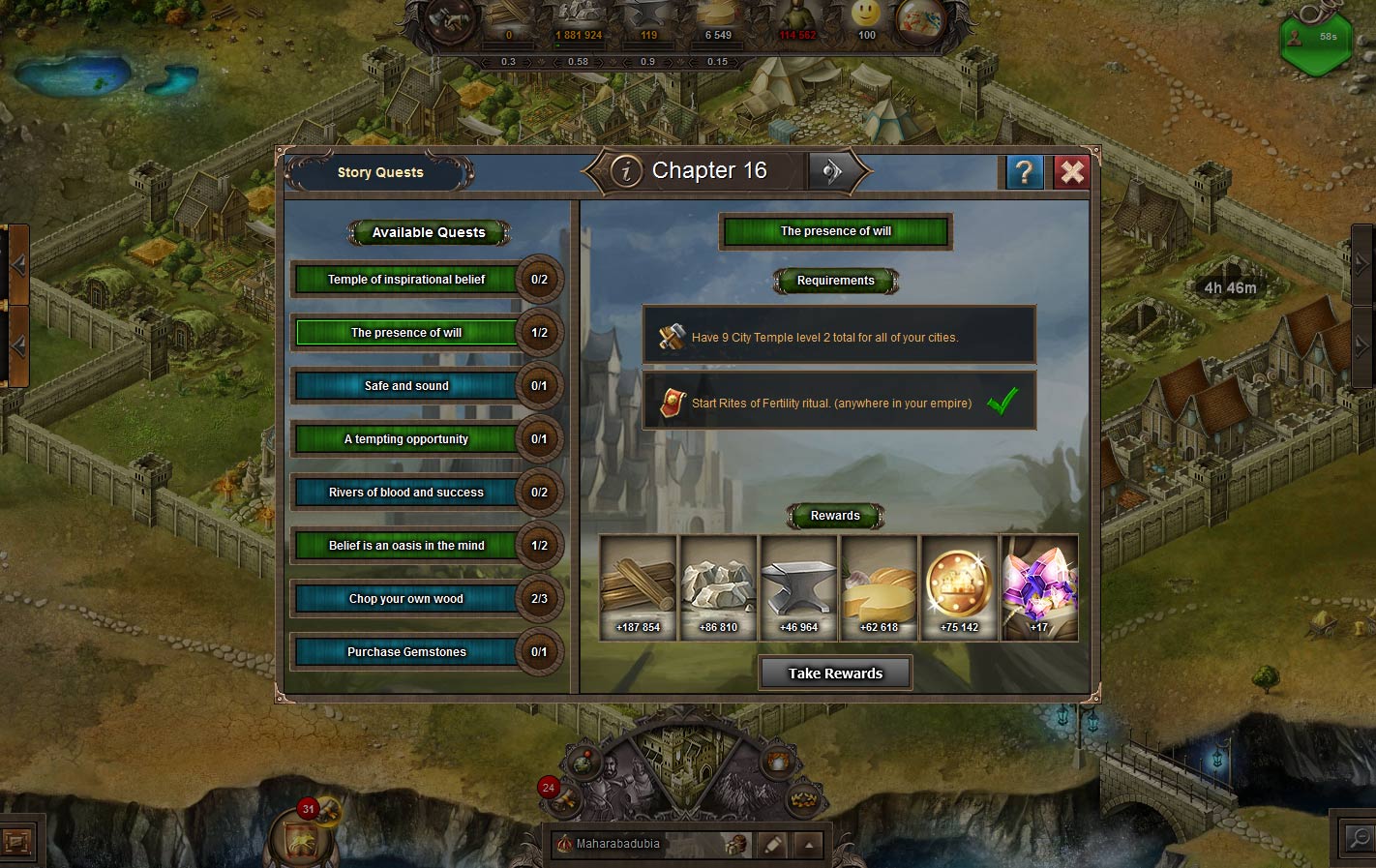Image resolution: width=1376 pixels, height=868 pixels.
Task: Close the Story Quests window
Action: (x=1071, y=172)
